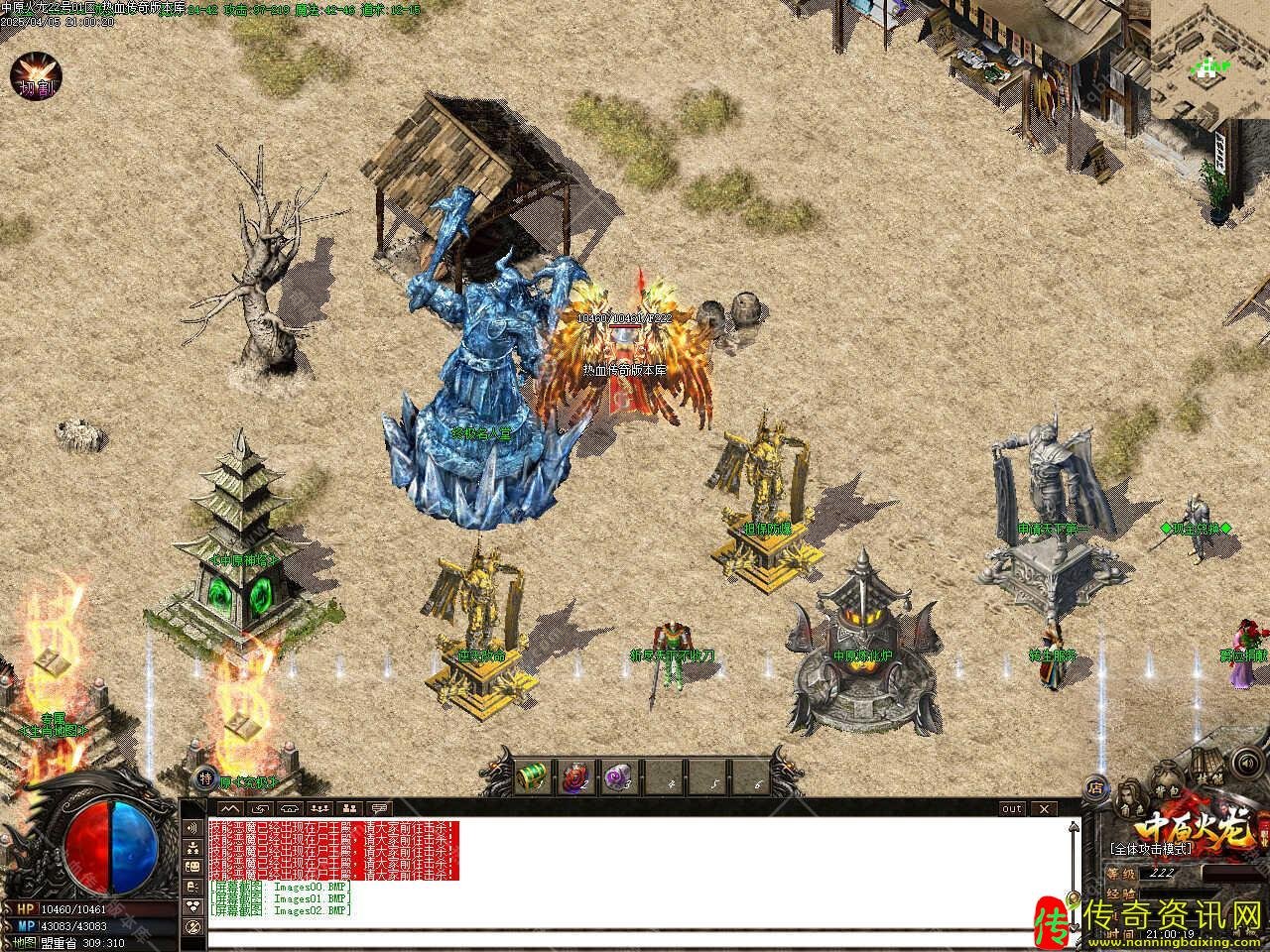Click the mountain icon on chat toolbar
Image resolution: width=1270 pixels, height=952 pixels.
click(230, 808)
